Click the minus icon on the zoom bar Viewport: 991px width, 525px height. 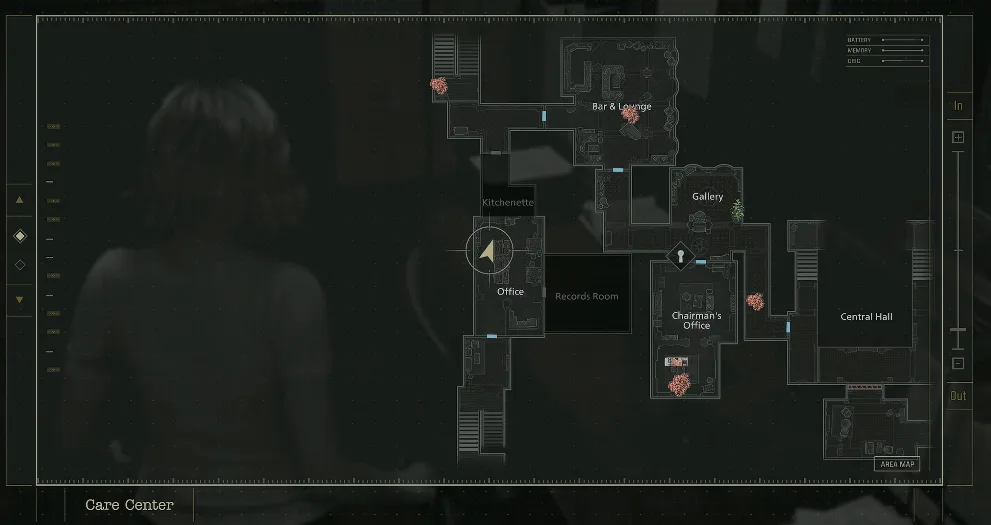point(958,364)
